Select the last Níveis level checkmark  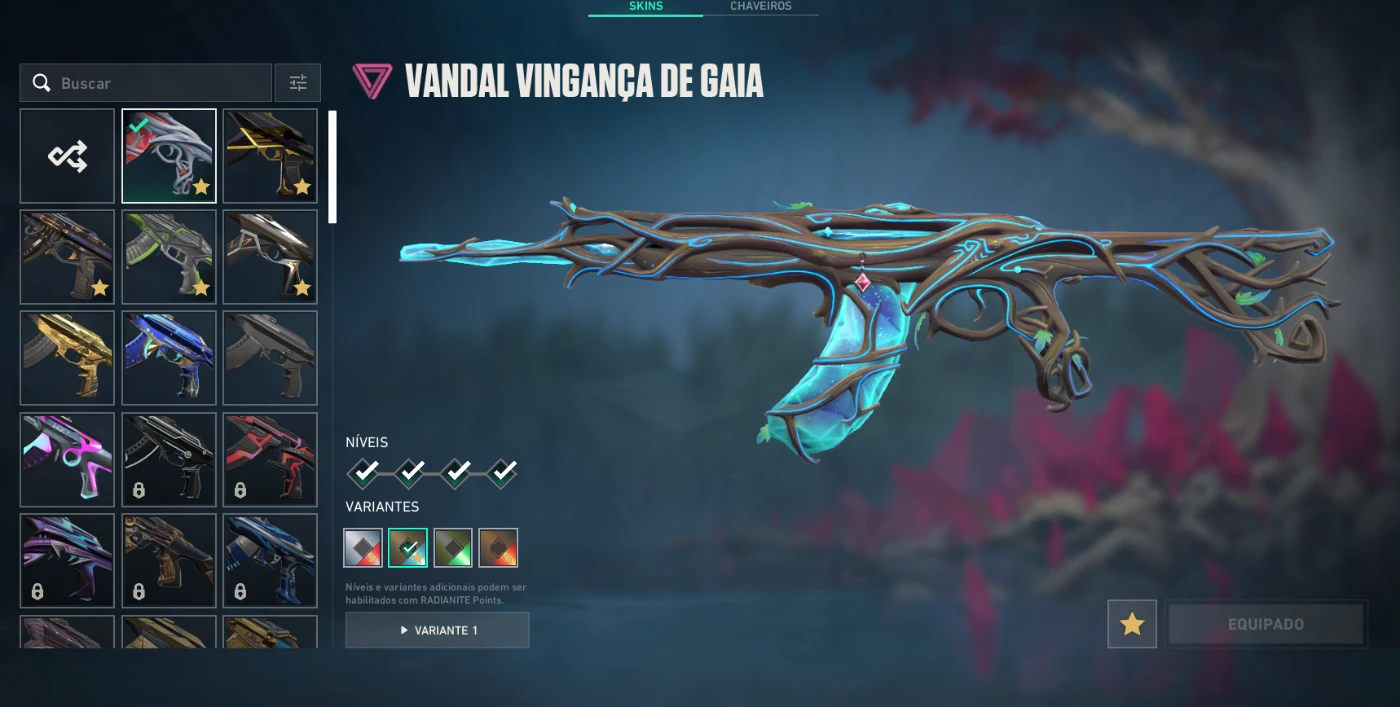click(502, 471)
